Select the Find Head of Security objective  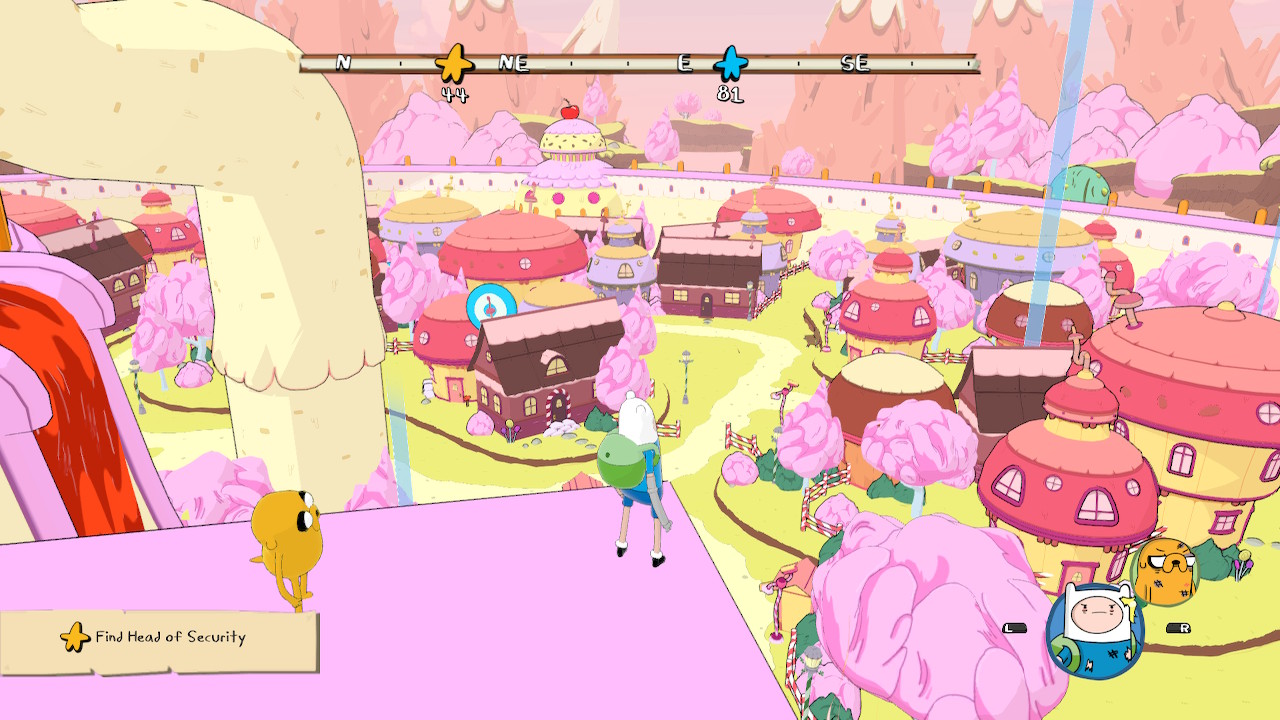[160, 638]
